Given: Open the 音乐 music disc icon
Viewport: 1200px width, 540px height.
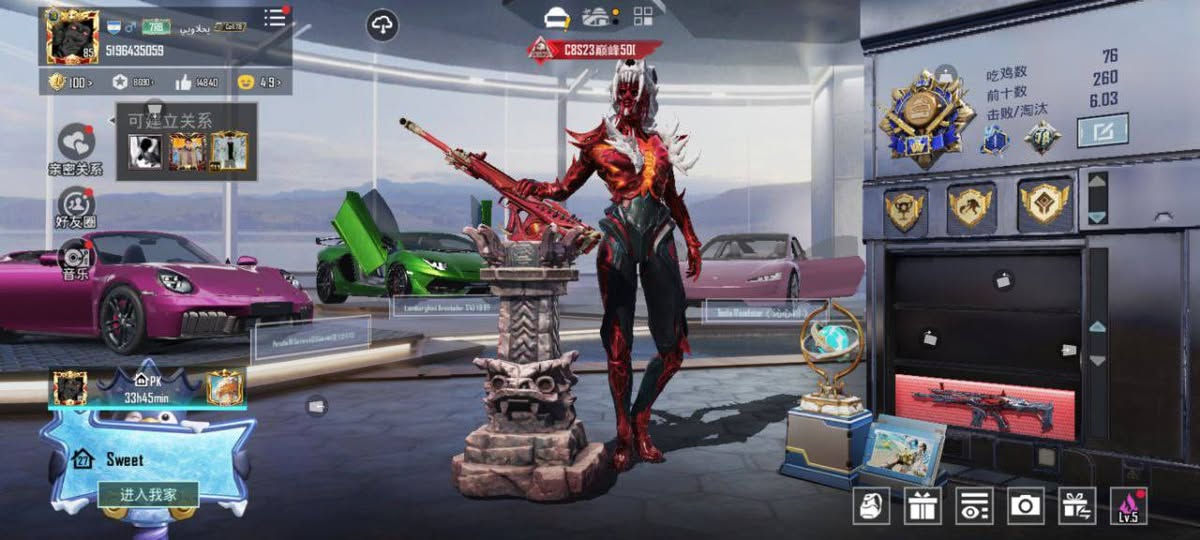Looking at the screenshot, I should (x=75, y=254).
